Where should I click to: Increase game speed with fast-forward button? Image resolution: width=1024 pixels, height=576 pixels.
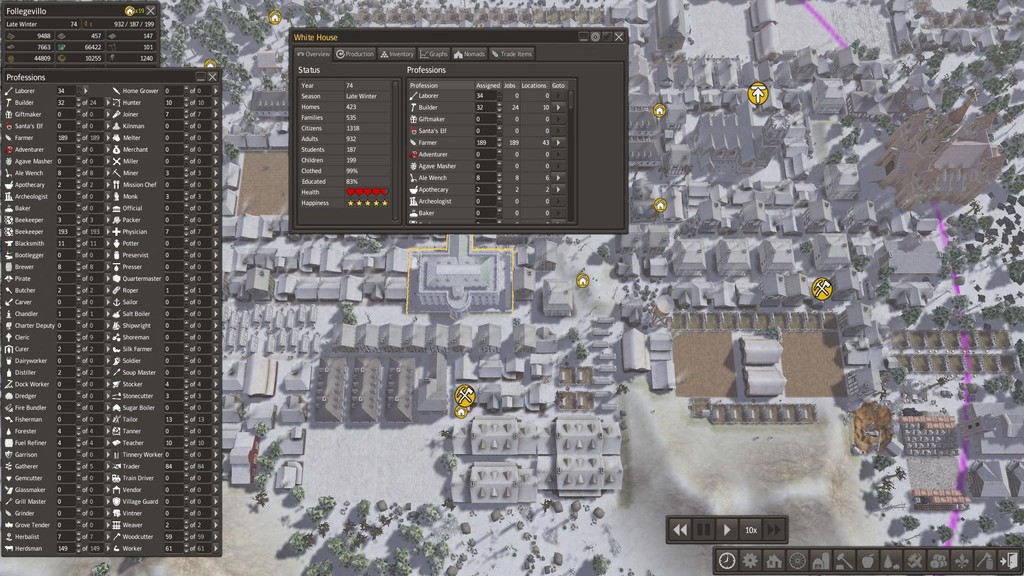[775, 529]
